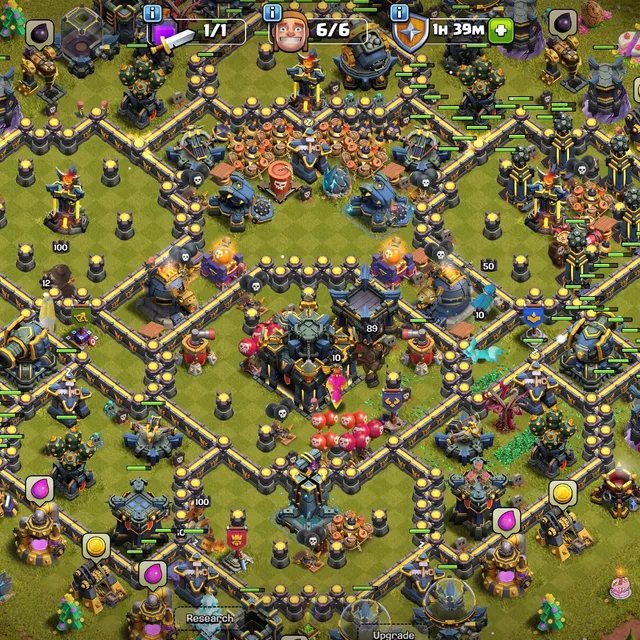This screenshot has height=640, width=640.
Task: Show info for the shield timer
Action: click(399, 13)
